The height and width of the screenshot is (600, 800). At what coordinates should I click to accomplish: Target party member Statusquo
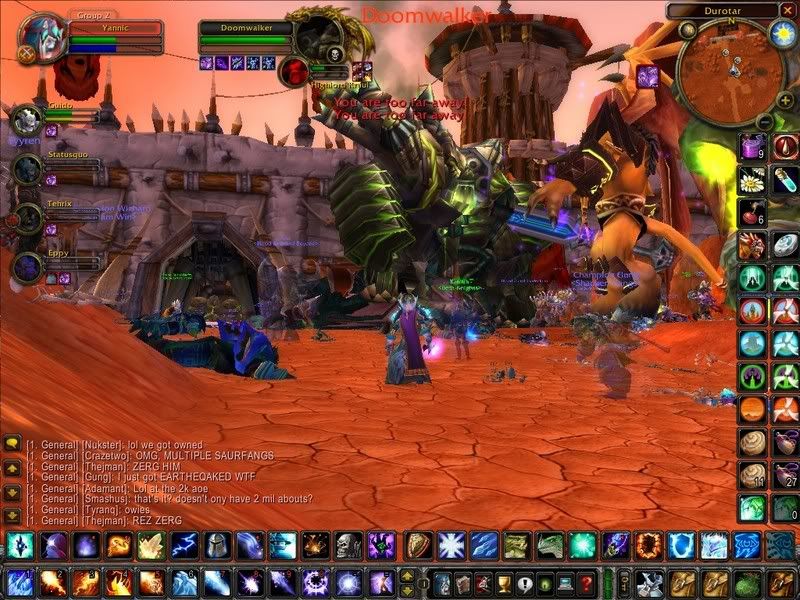click(x=27, y=168)
